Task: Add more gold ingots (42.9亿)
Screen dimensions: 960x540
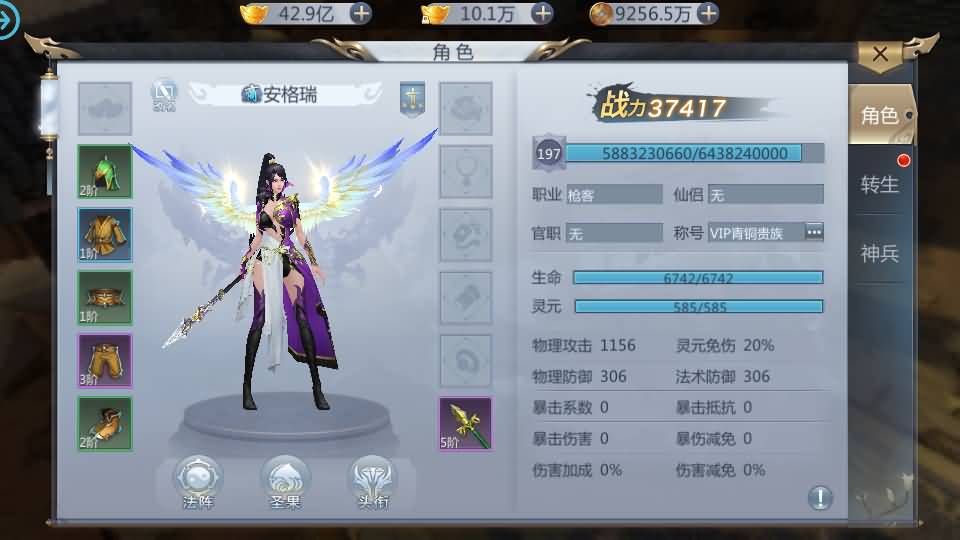Action: coord(360,13)
